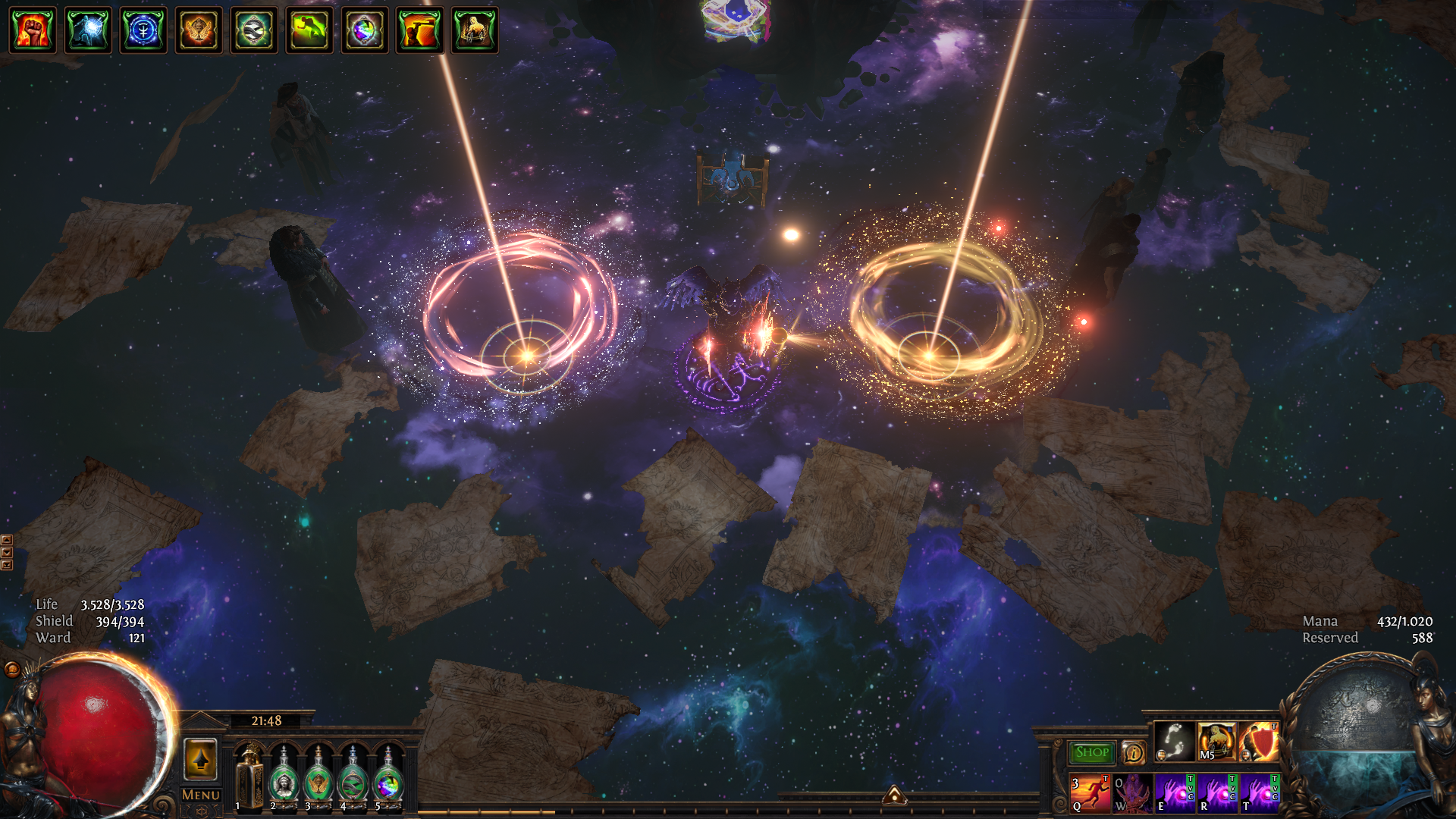Click the flaming fist buff icon
Viewport: 1456px width, 819px height.
(33, 31)
